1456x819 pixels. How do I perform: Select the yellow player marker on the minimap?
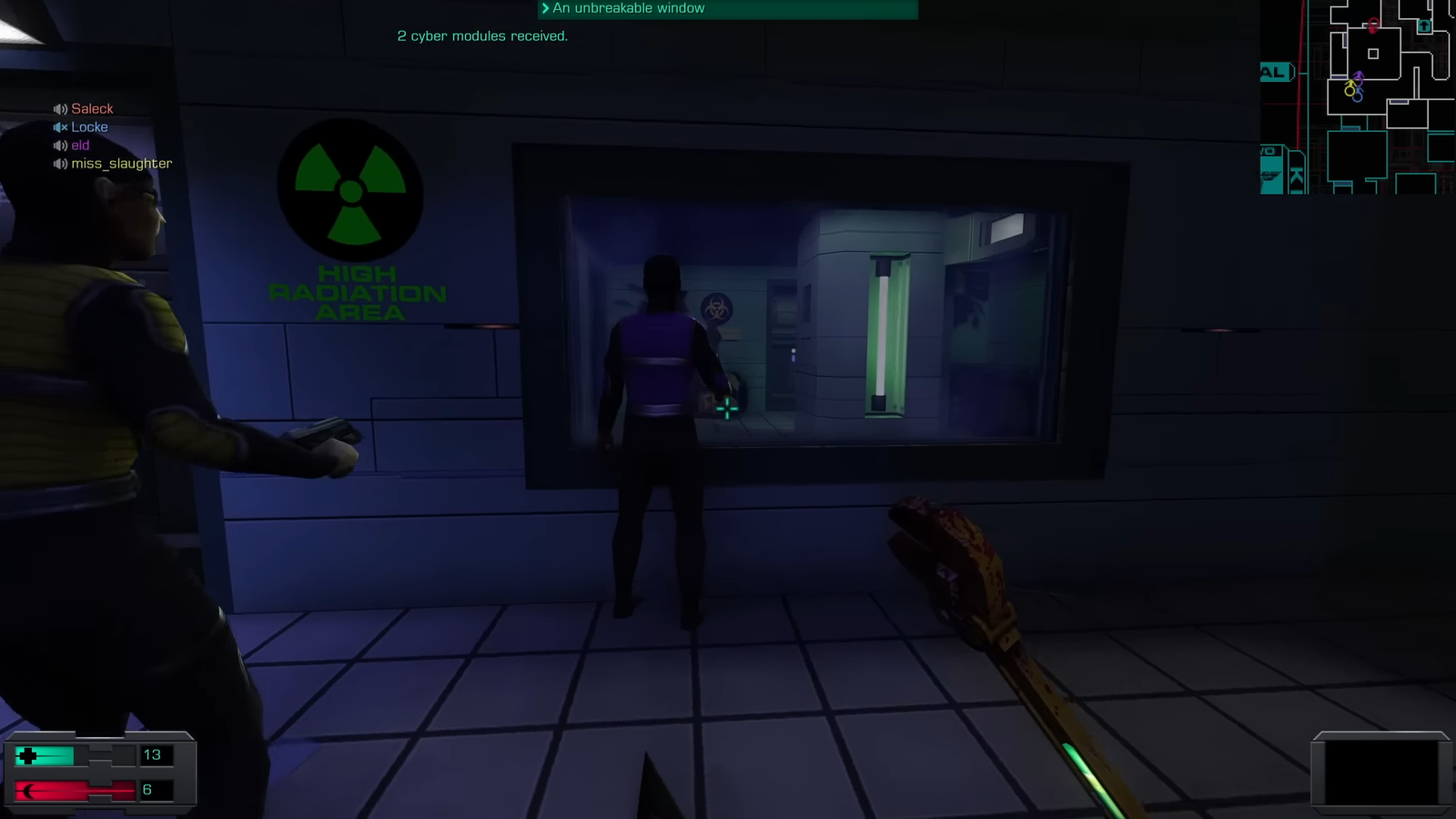1350,88
